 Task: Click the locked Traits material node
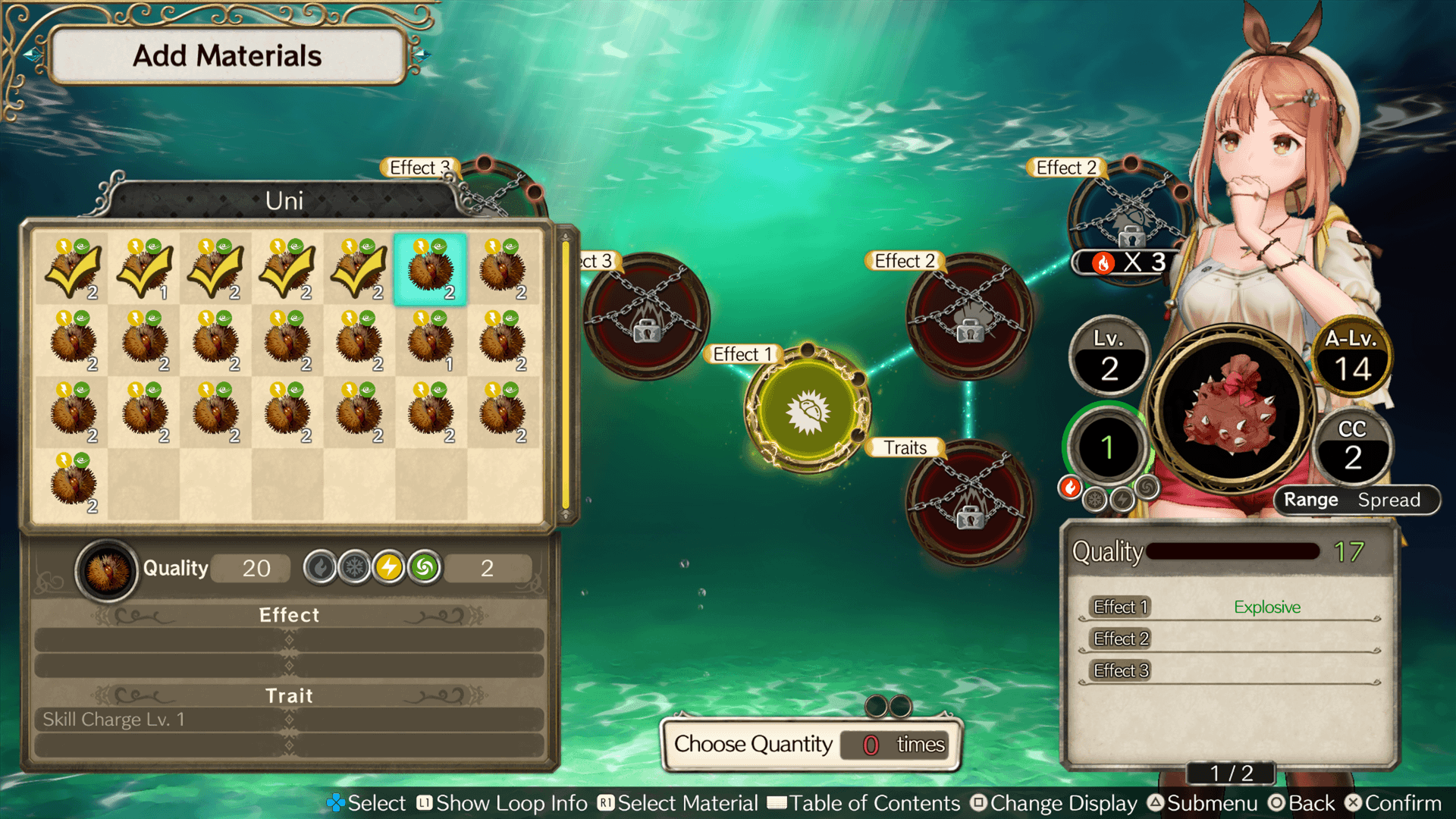[x=969, y=503]
